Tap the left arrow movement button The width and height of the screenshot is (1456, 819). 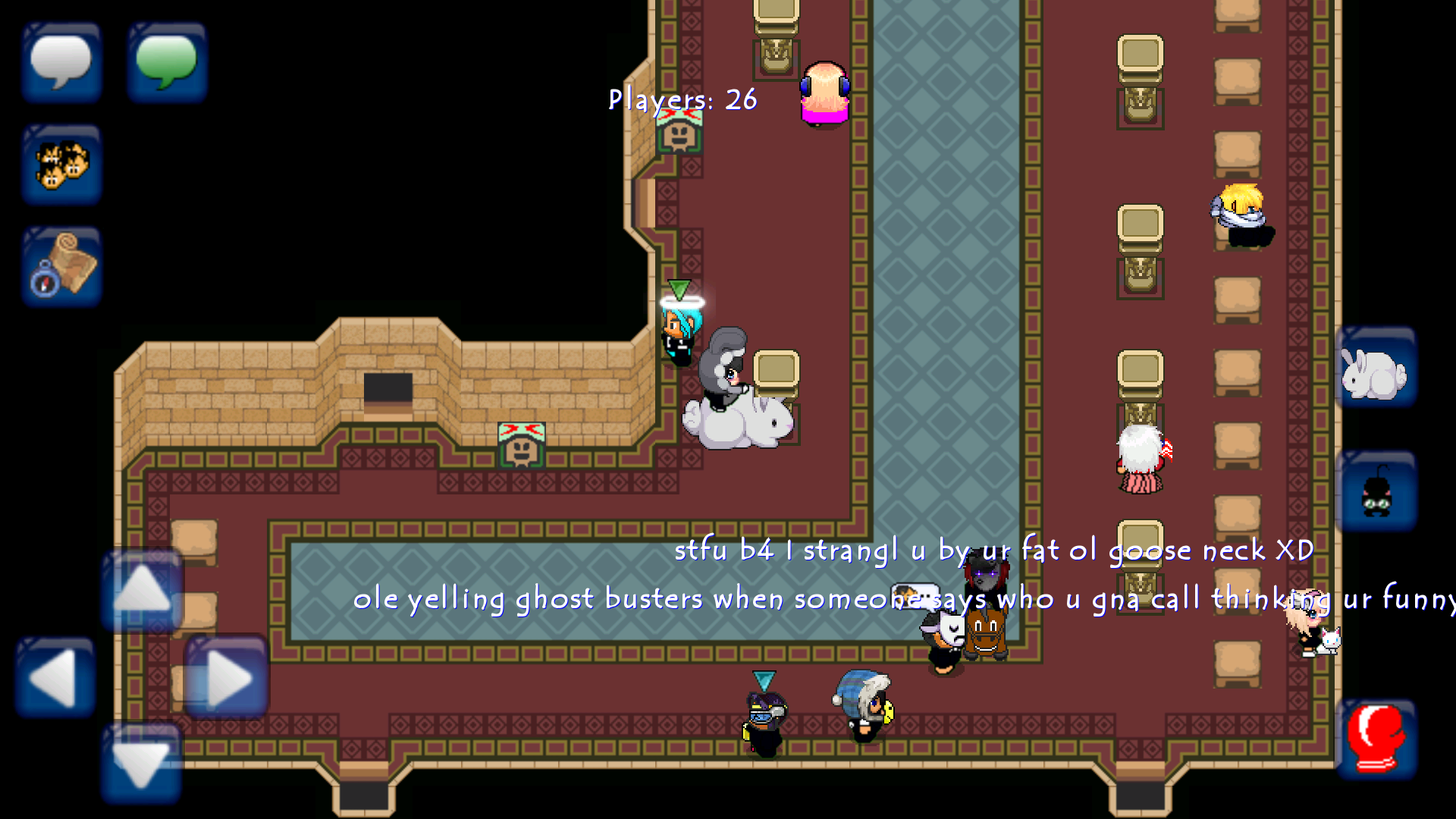55,677
